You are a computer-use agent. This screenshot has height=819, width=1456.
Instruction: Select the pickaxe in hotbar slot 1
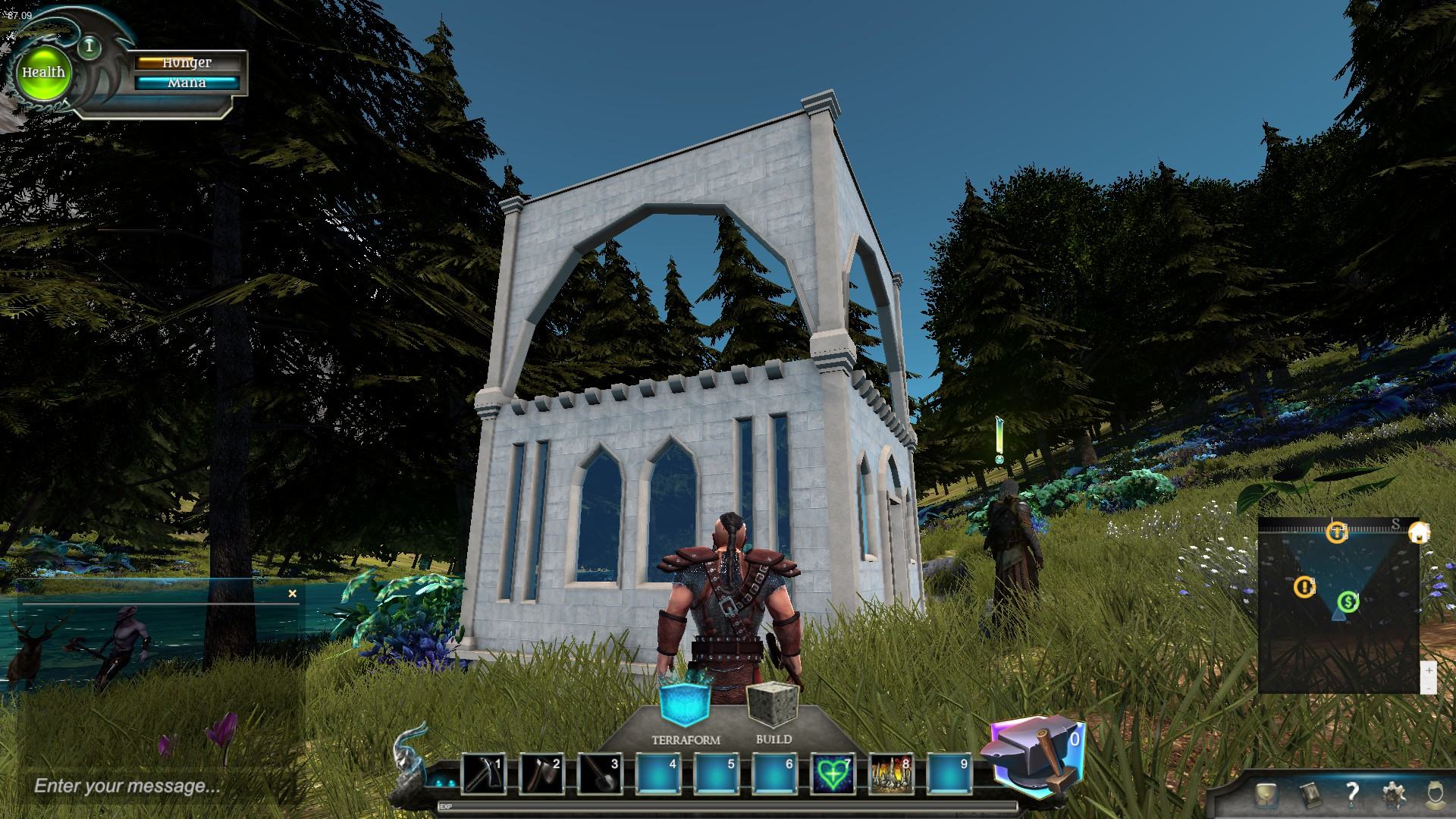pos(483,774)
